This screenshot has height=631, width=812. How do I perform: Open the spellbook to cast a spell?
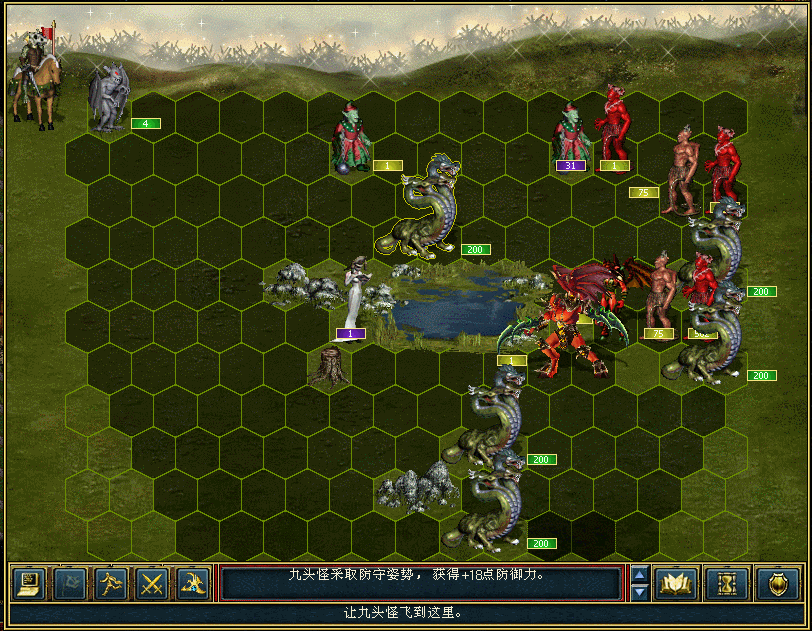676,583
